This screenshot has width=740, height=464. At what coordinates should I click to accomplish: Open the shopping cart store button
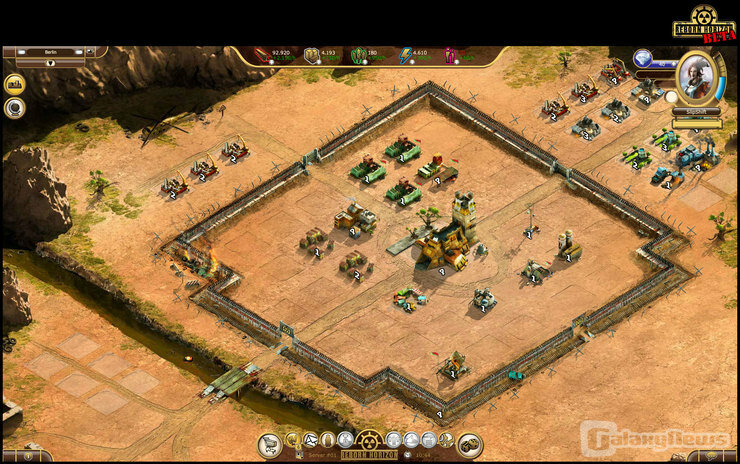click(269, 445)
